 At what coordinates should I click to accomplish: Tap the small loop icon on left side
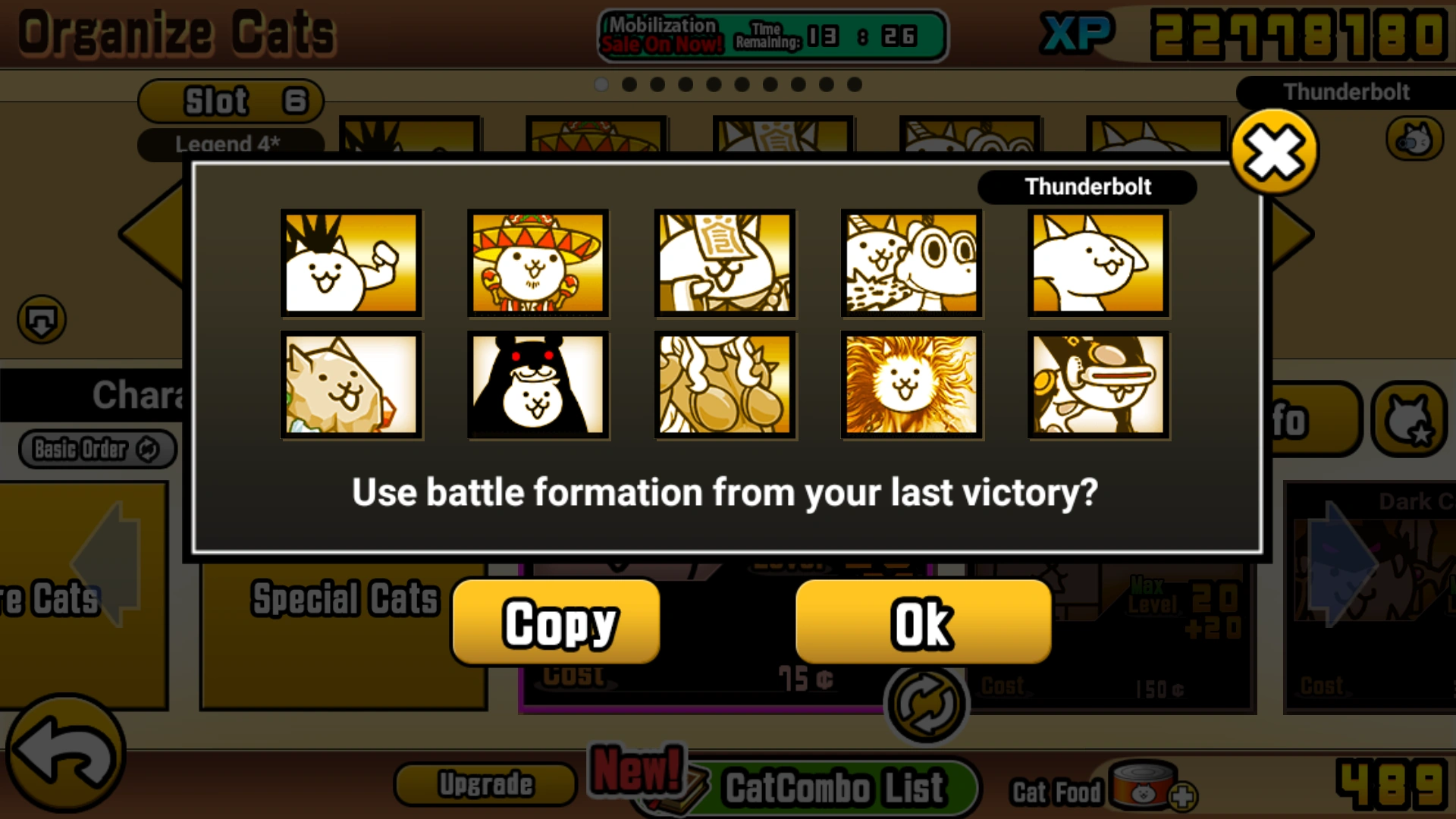(39, 319)
